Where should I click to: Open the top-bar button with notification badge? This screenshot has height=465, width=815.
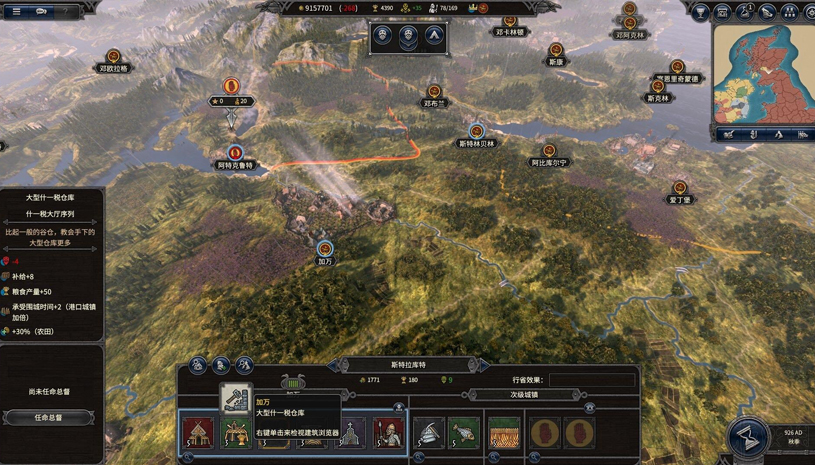pyautogui.click(x=746, y=12)
